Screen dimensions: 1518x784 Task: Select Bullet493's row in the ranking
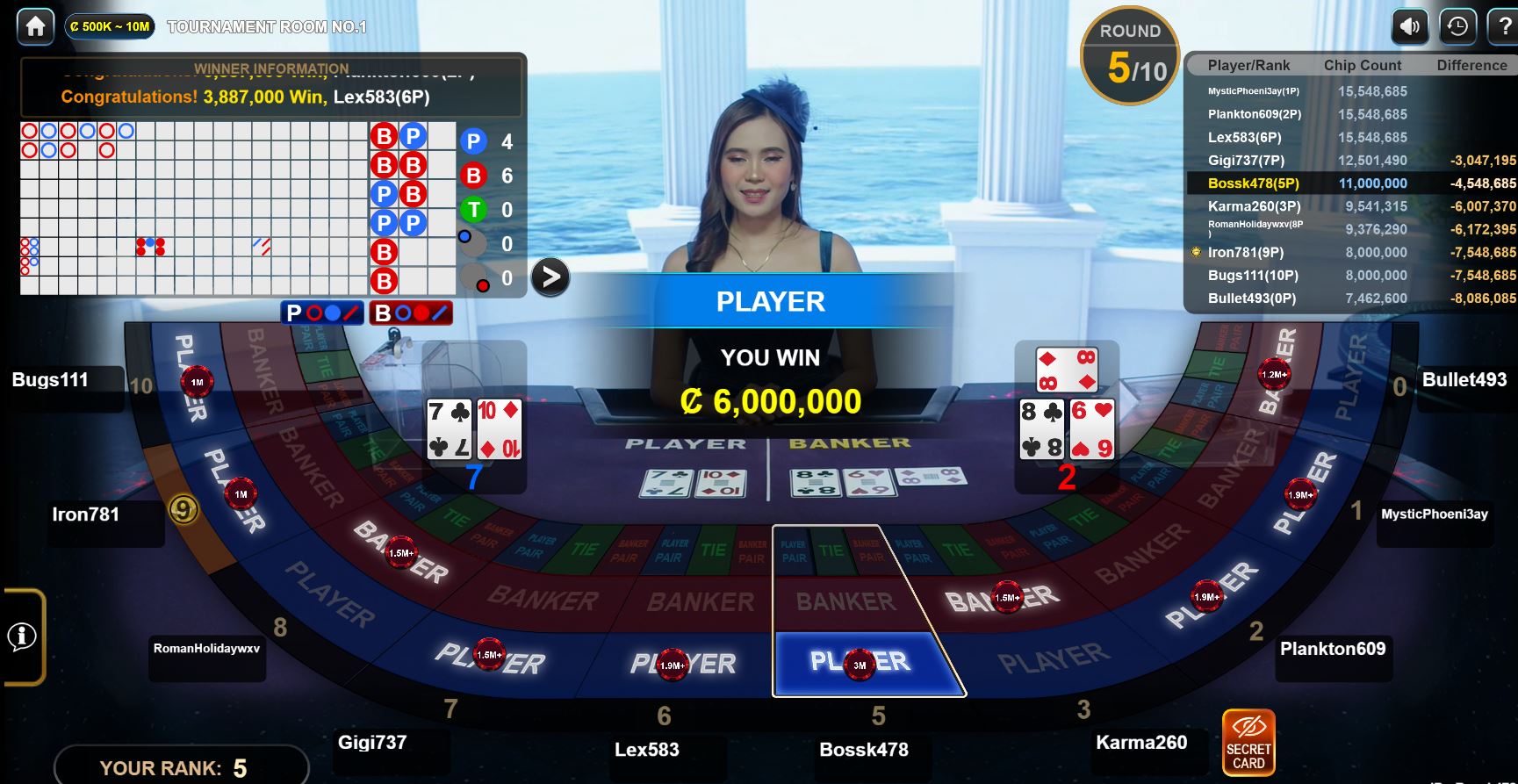point(1351,298)
